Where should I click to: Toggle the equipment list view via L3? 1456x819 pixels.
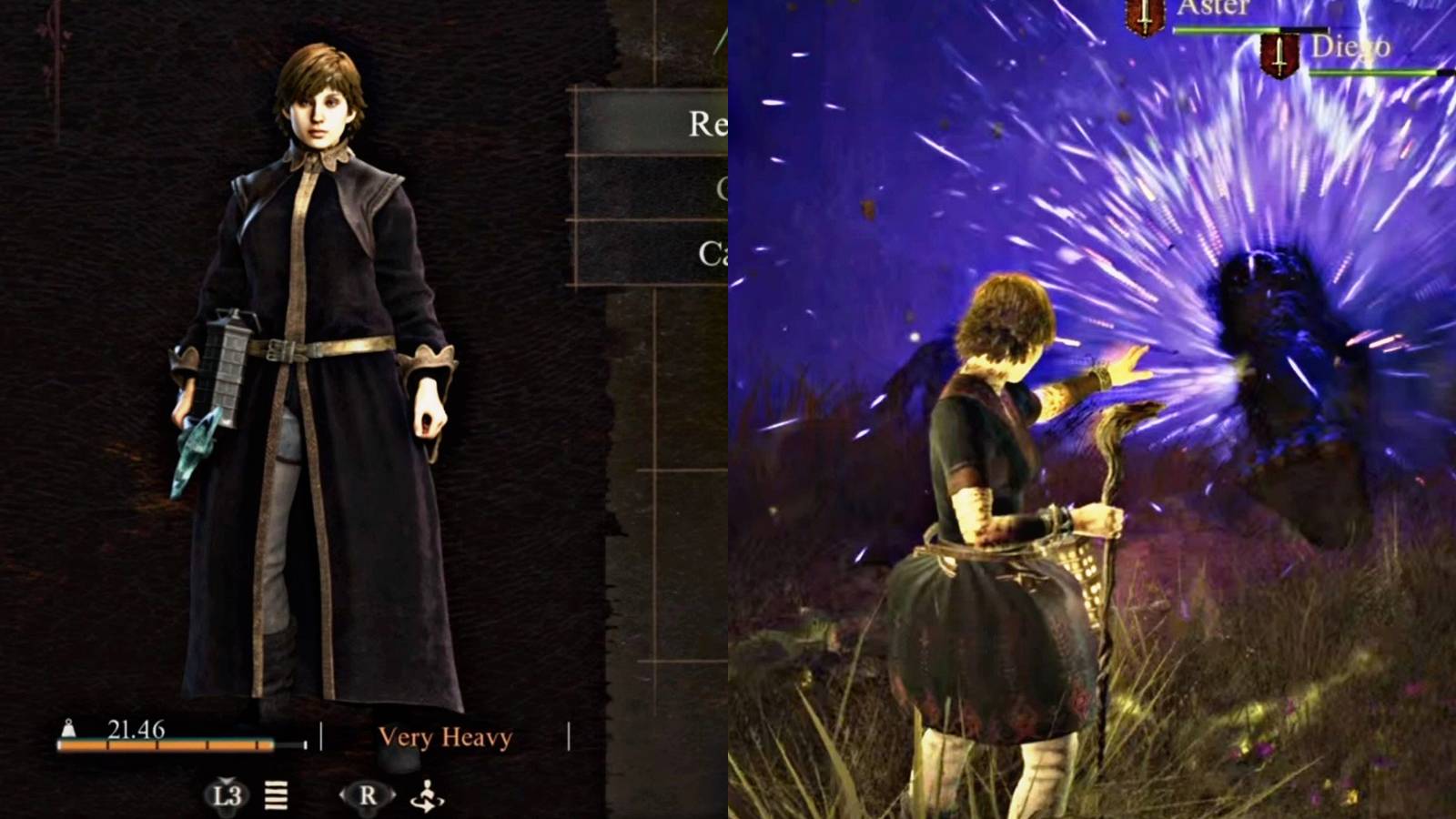pos(226,794)
